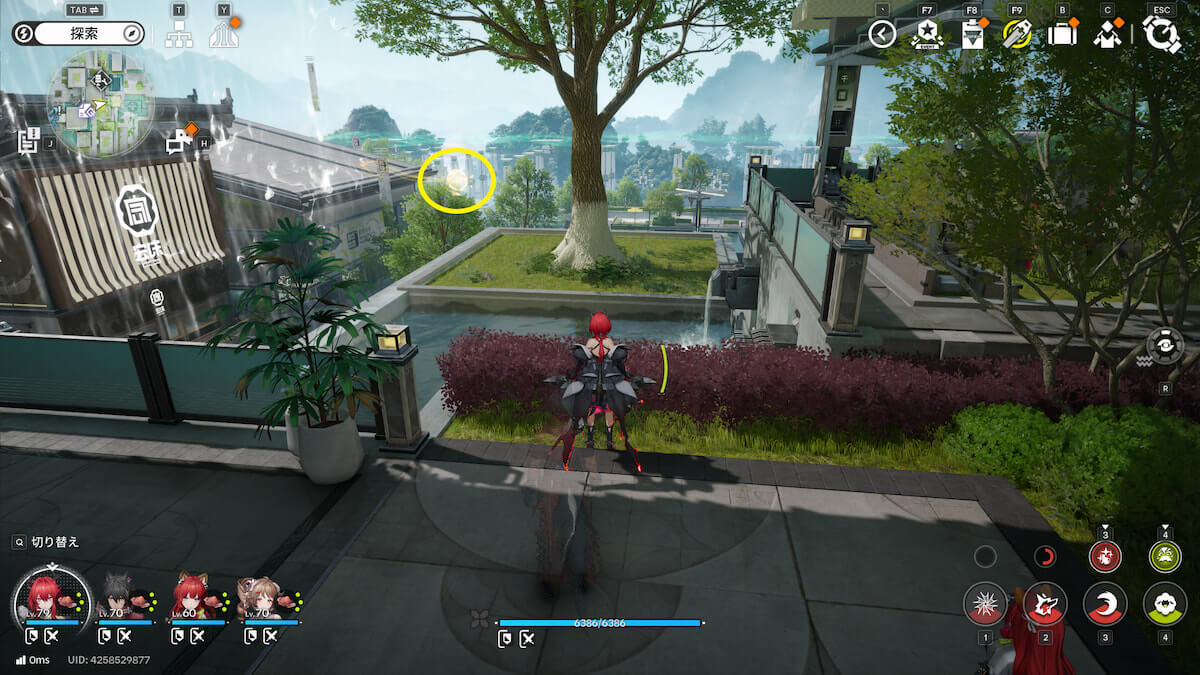Open the suitcase inventory bag
Screen dimensions: 1200x675
[x=1062, y=35]
